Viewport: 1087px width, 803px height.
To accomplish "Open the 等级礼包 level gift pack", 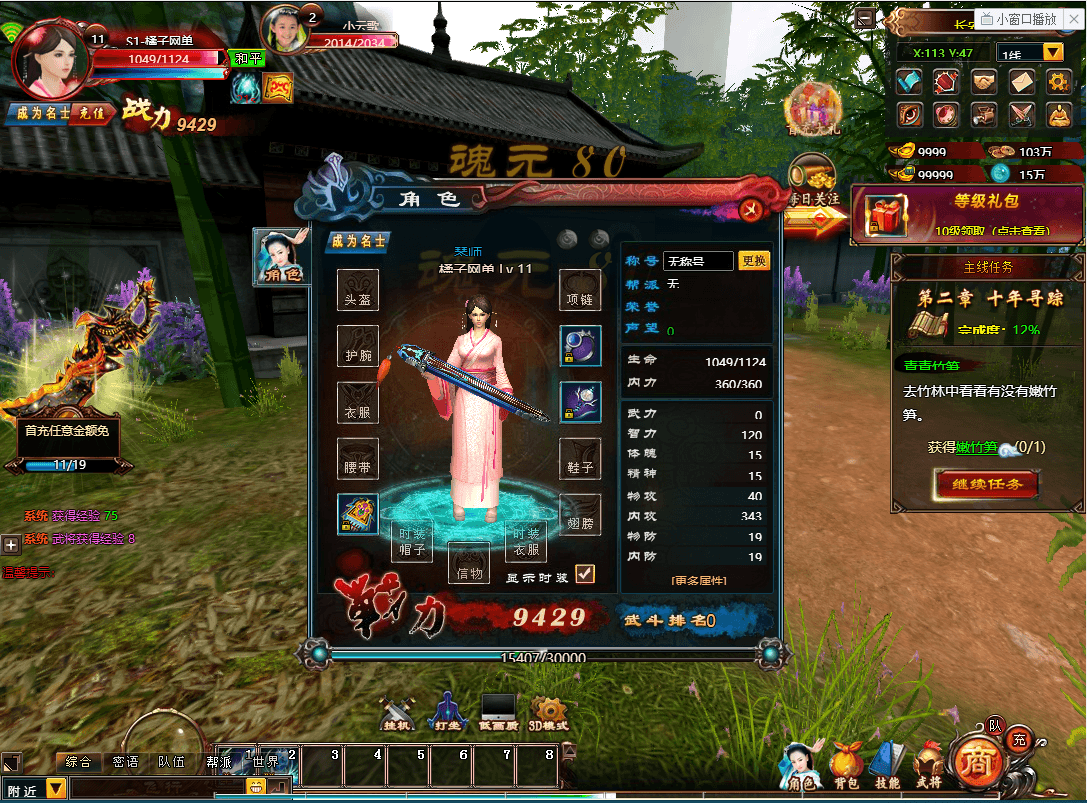I will click(967, 214).
